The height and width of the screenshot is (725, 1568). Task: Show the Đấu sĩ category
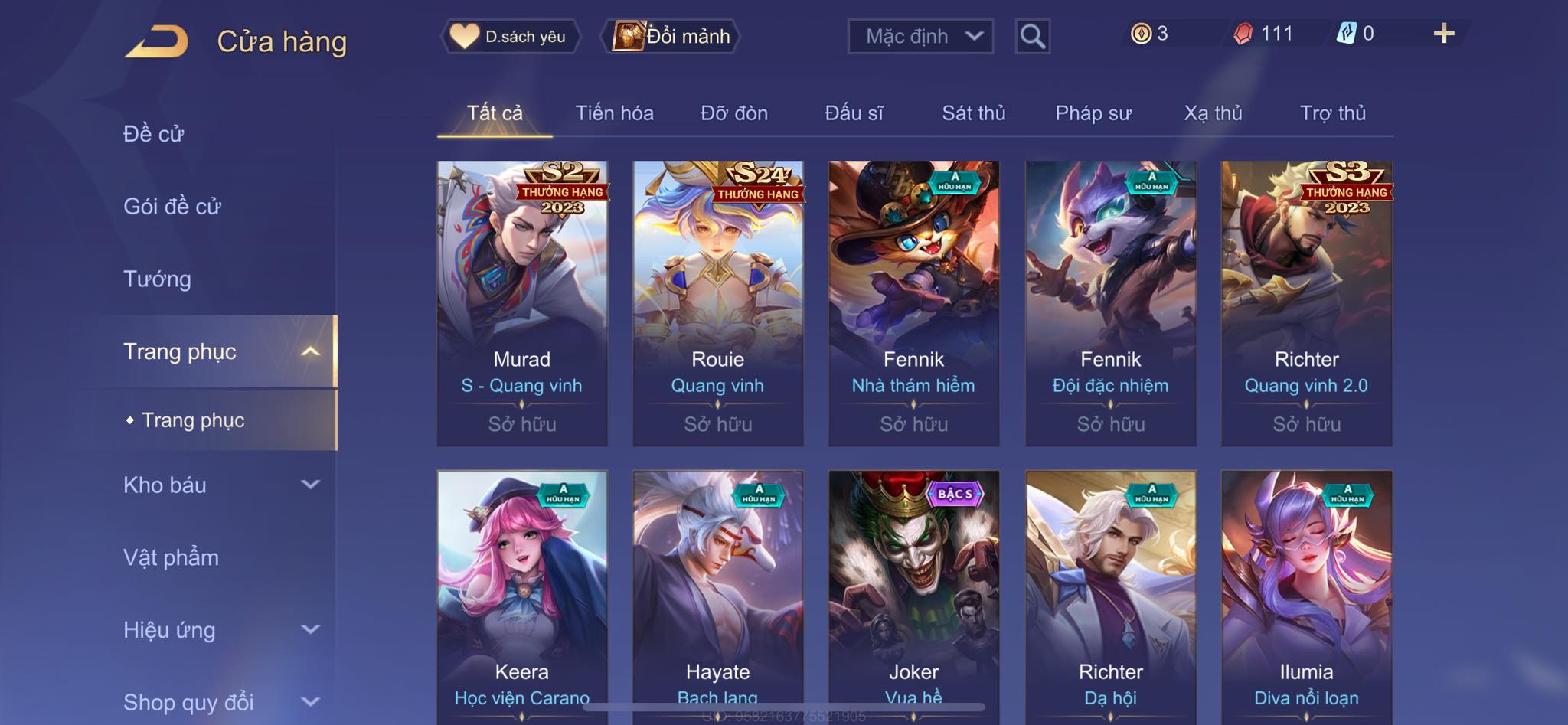click(854, 113)
